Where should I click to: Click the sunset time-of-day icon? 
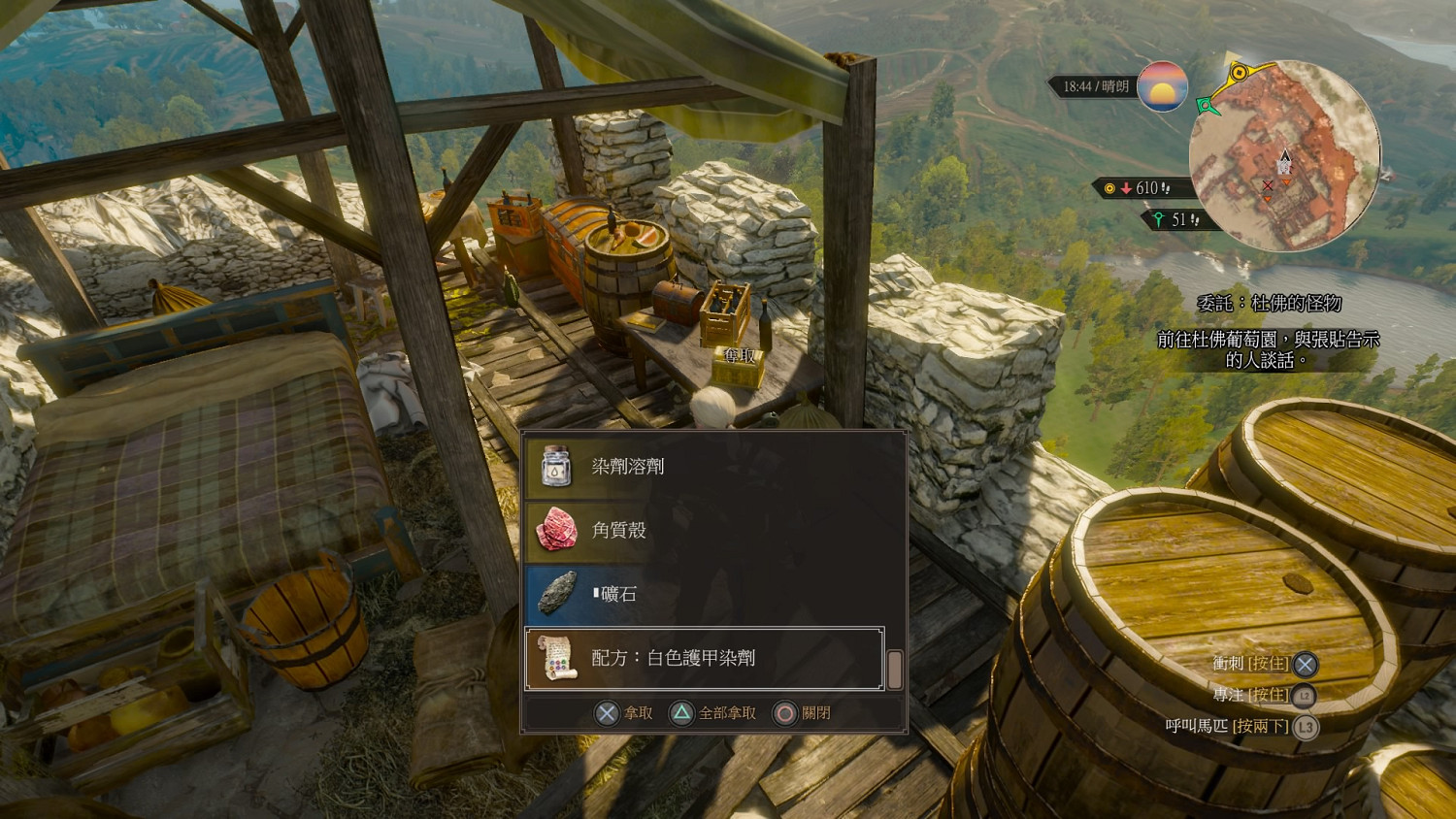(x=1162, y=86)
